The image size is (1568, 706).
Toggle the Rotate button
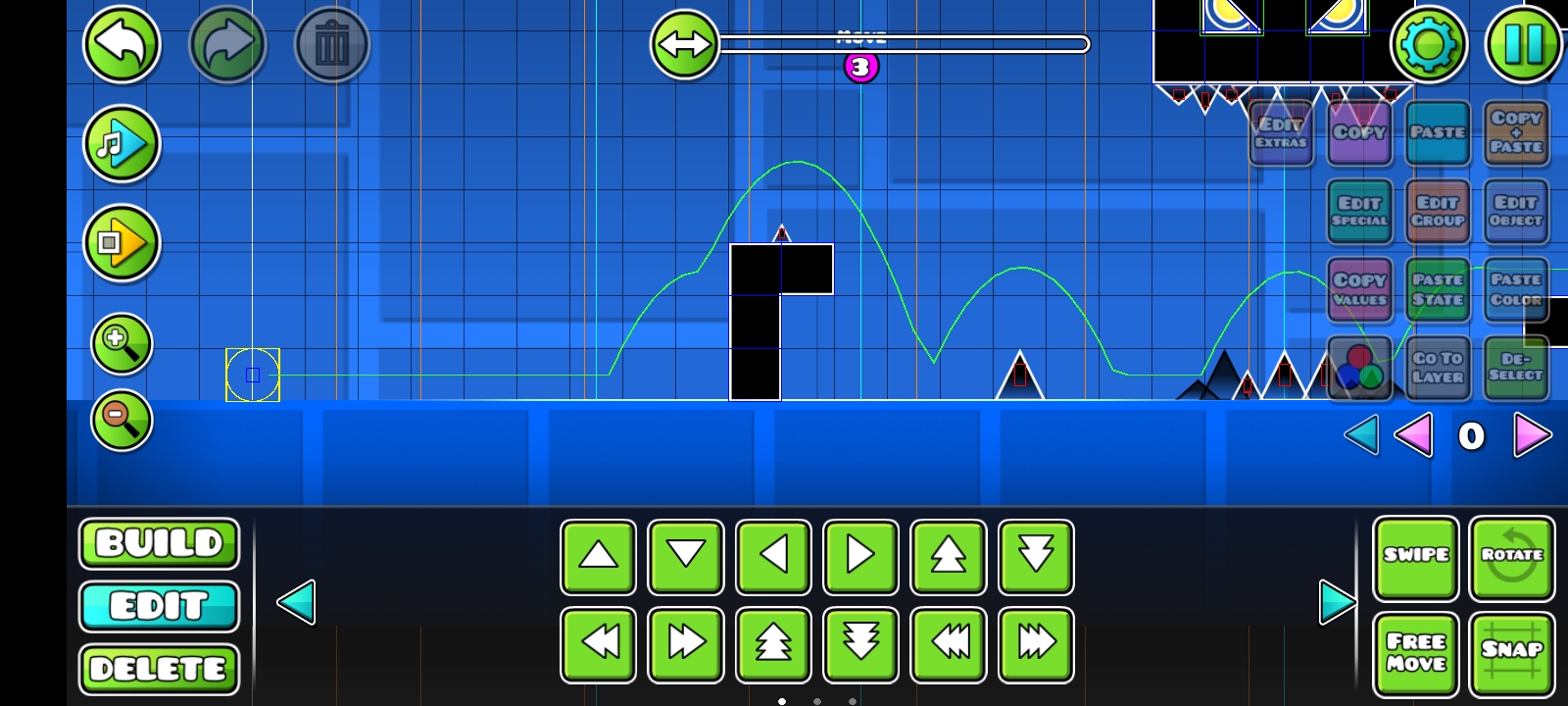tap(1512, 557)
